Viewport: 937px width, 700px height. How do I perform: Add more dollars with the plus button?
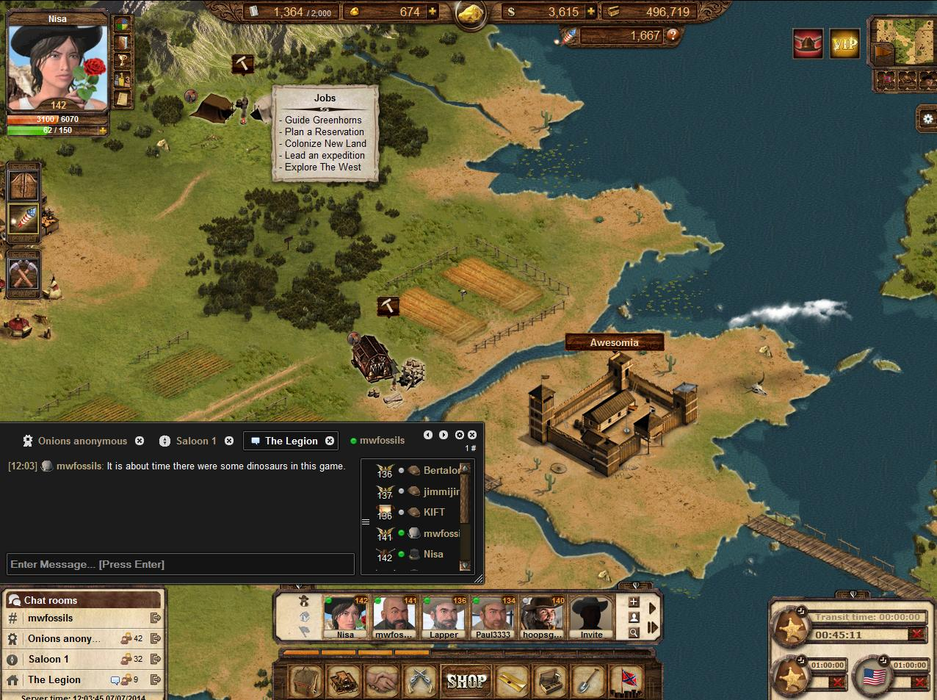(x=591, y=12)
